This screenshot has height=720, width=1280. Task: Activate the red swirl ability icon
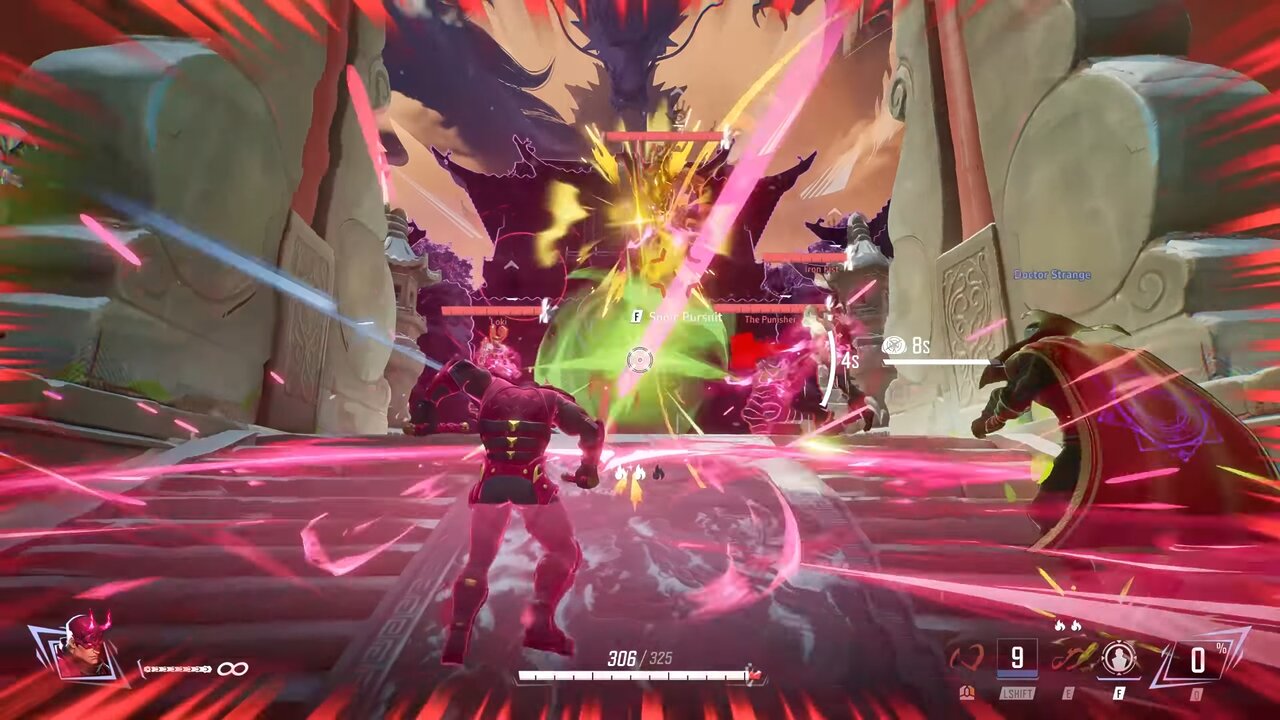tap(967, 659)
